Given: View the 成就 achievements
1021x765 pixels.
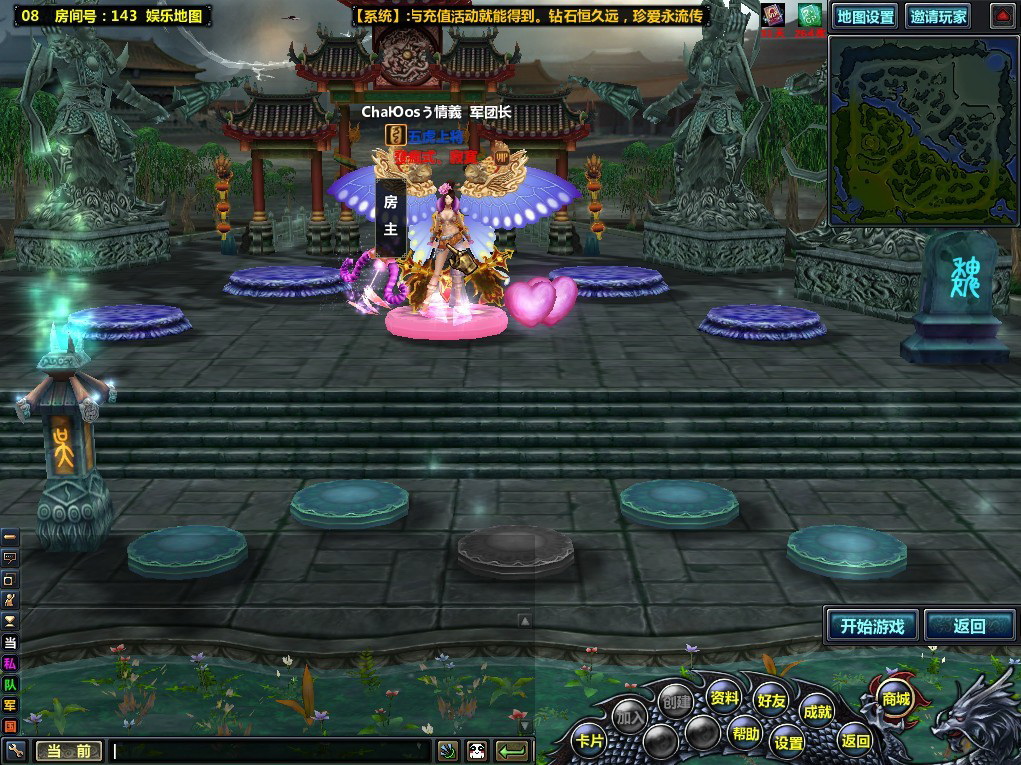Looking at the screenshot, I should (x=817, y=711).
